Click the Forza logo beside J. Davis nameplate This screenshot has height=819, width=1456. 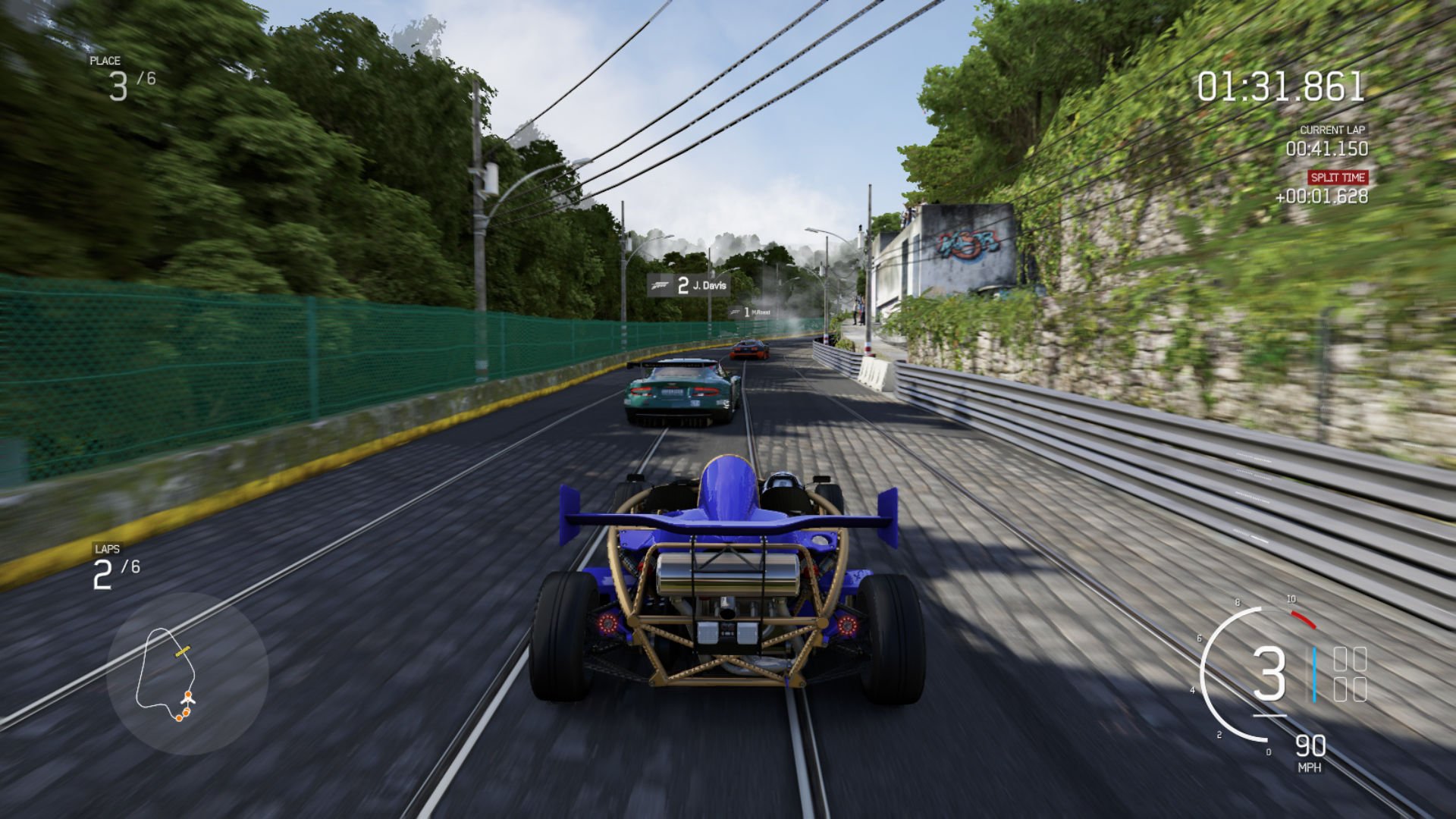(x=661, y=285)
